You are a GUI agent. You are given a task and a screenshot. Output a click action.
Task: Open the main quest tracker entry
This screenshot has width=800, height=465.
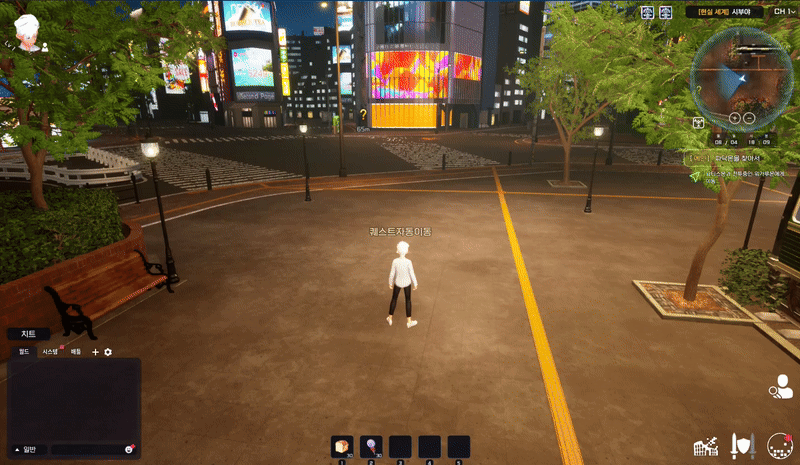click(x=738, y=158)
